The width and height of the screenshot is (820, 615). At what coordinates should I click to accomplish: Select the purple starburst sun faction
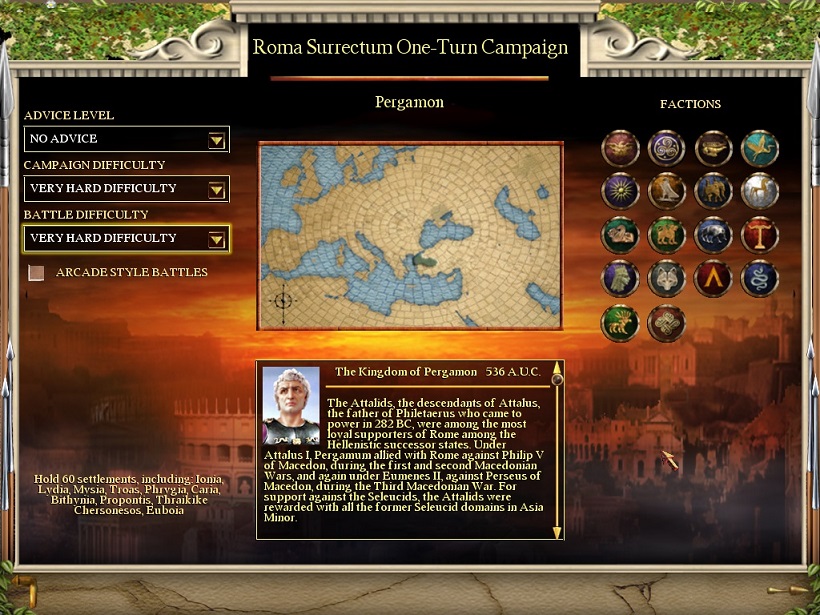620,191
